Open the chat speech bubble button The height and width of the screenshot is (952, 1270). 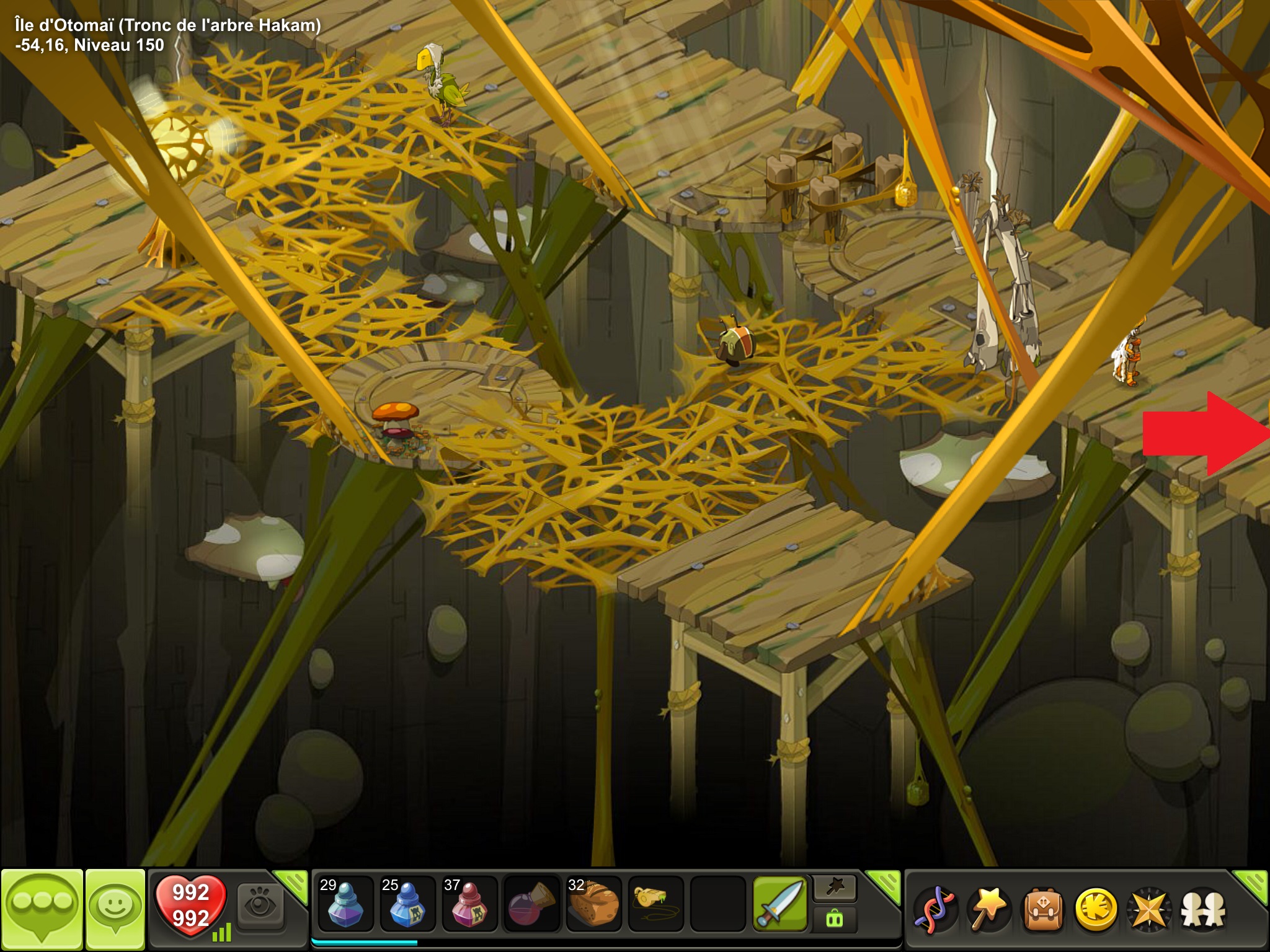click(x=42, y=909)
